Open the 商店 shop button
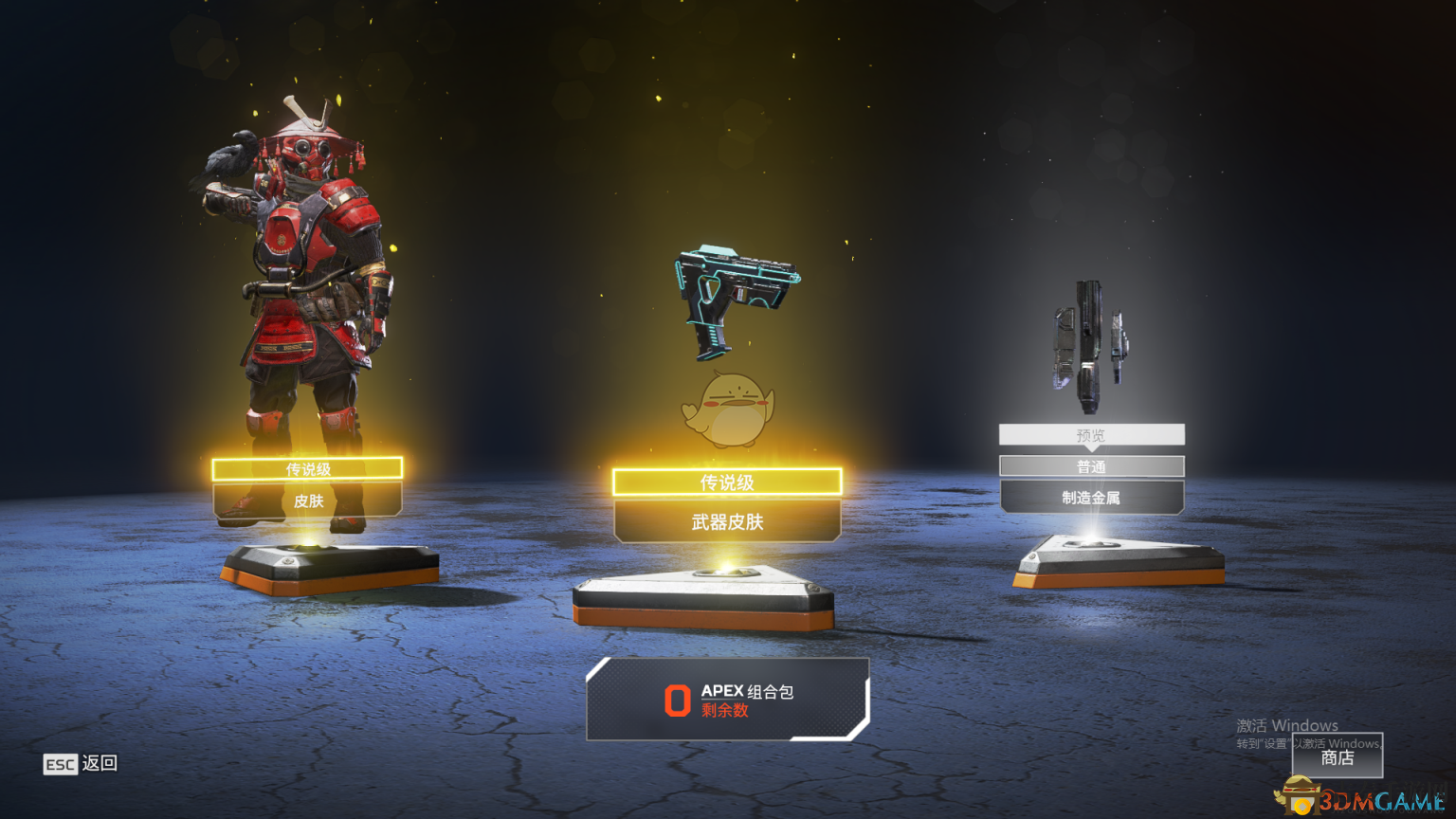 coord(1337,756)
